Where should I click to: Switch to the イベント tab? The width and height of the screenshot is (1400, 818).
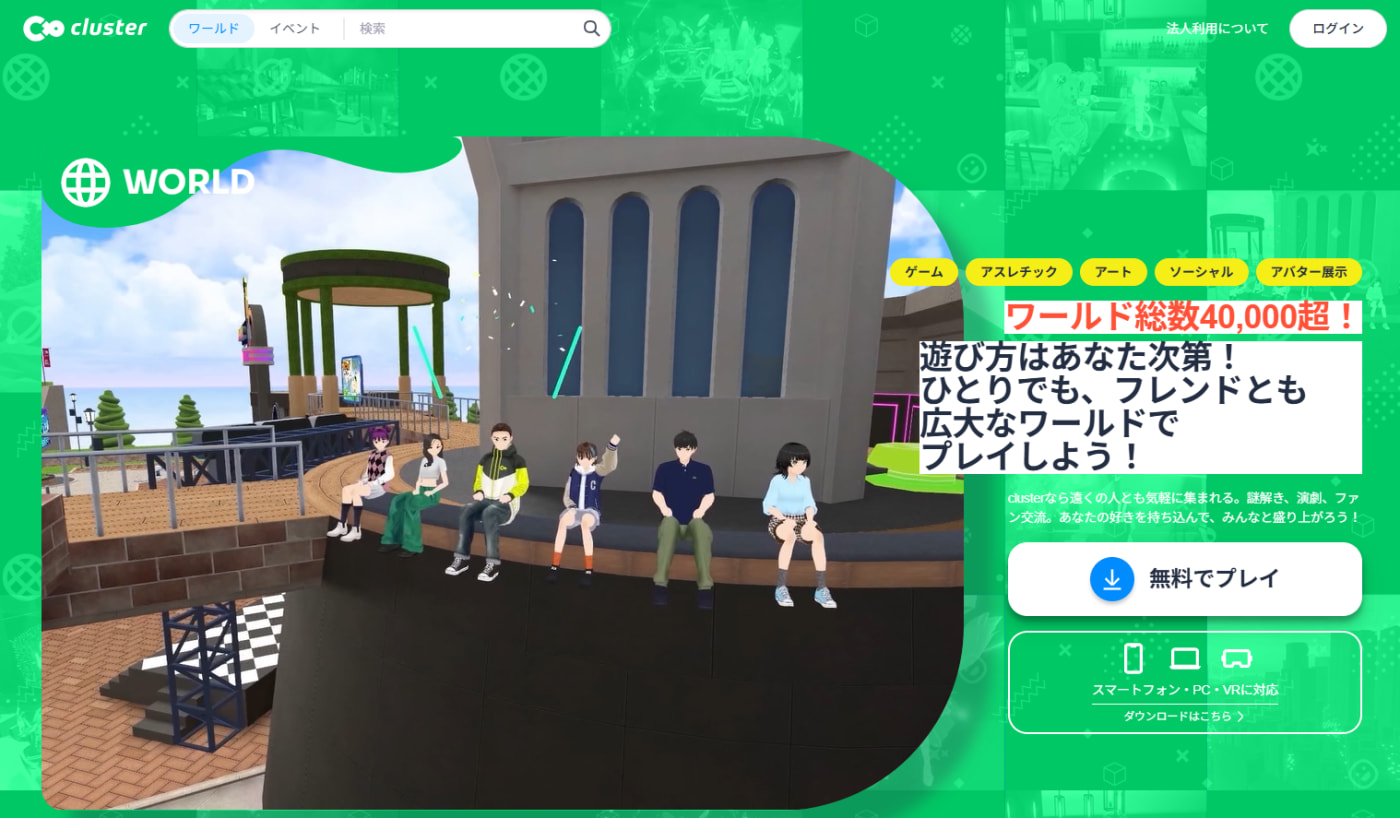293,28
